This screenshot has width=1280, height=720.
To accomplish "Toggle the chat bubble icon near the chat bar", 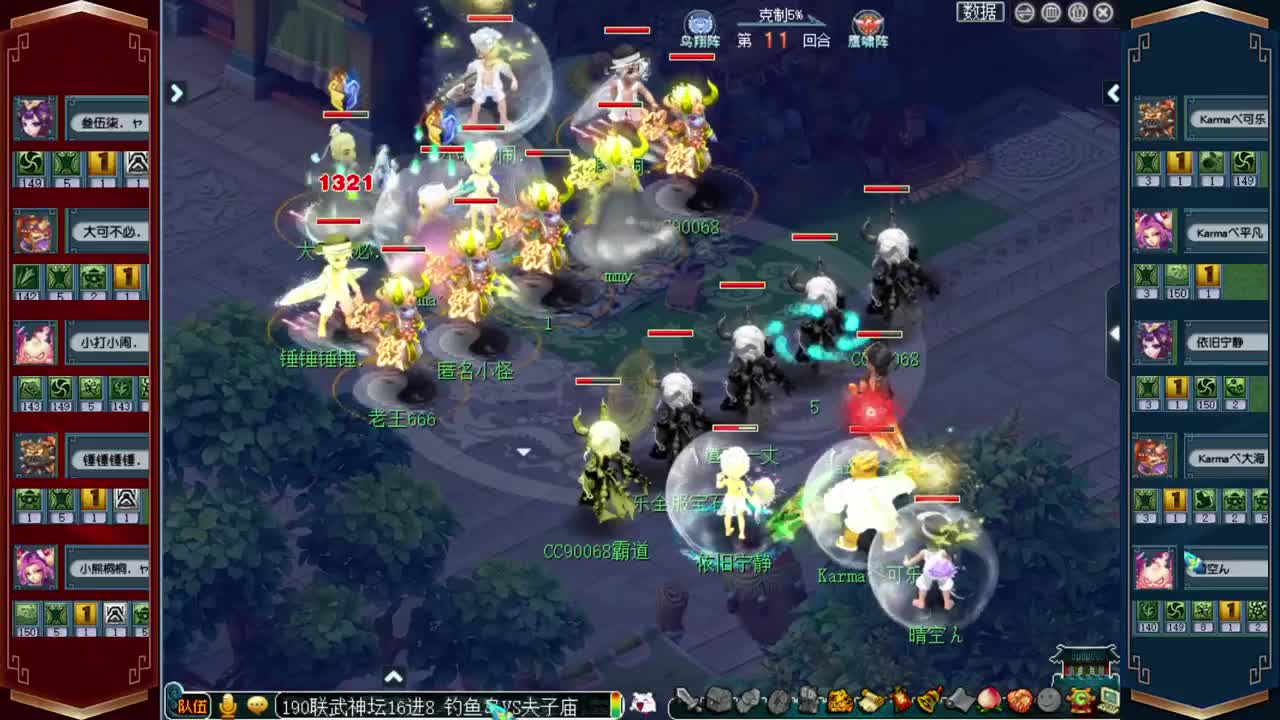I will [258, 706].
